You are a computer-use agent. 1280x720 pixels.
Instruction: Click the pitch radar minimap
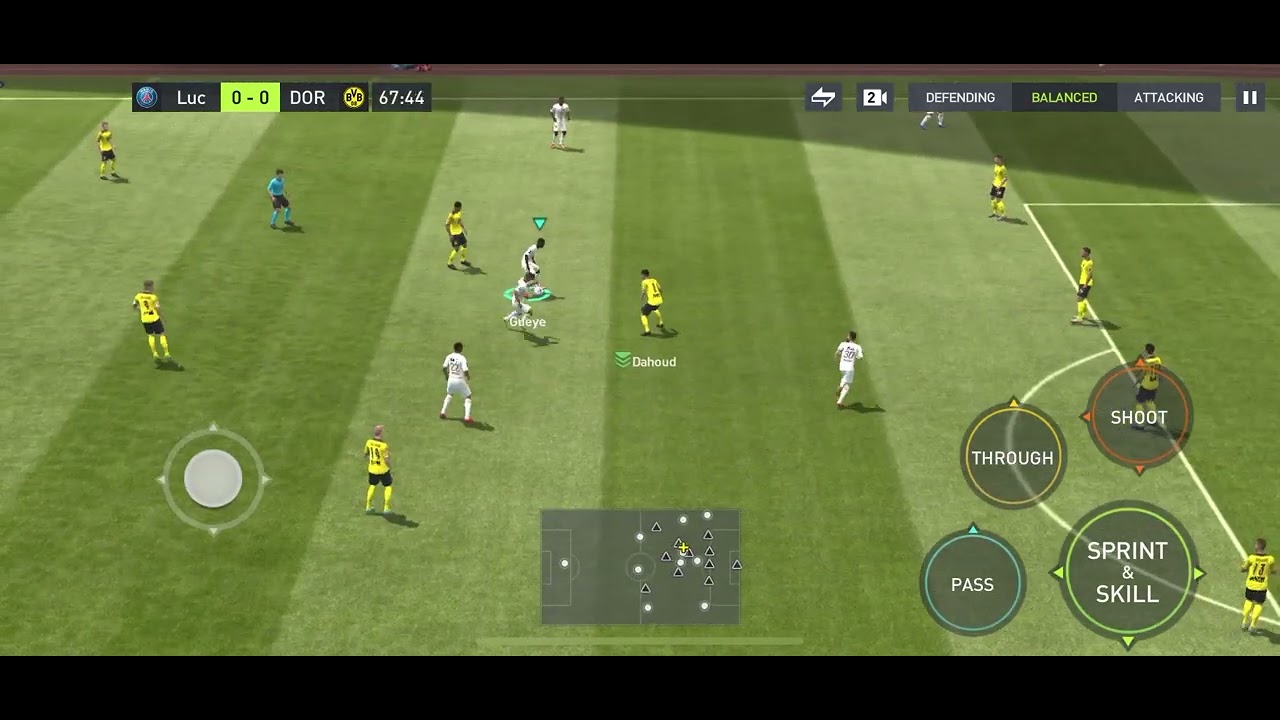coord(640,567)
